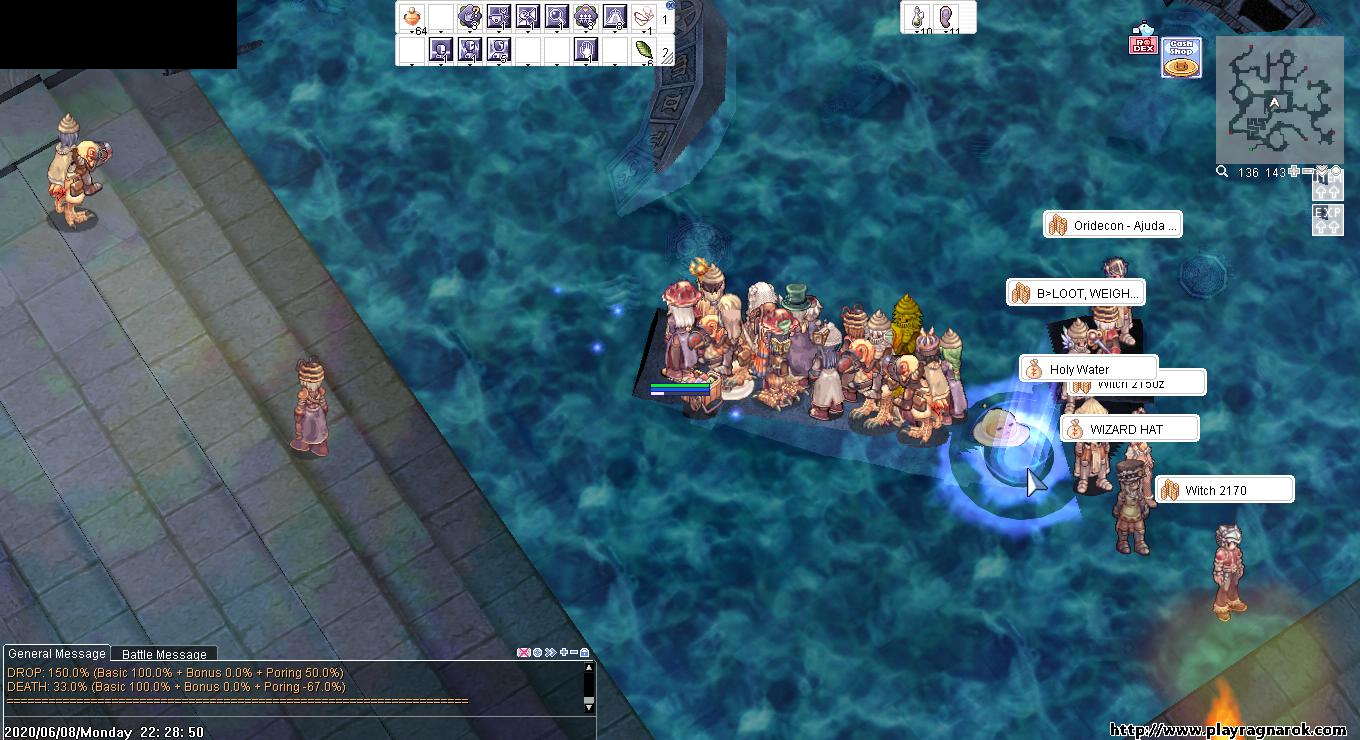Use the green potion bottle quick slot
Screen dimensions: 1360x740
click(x=917, y=17)
